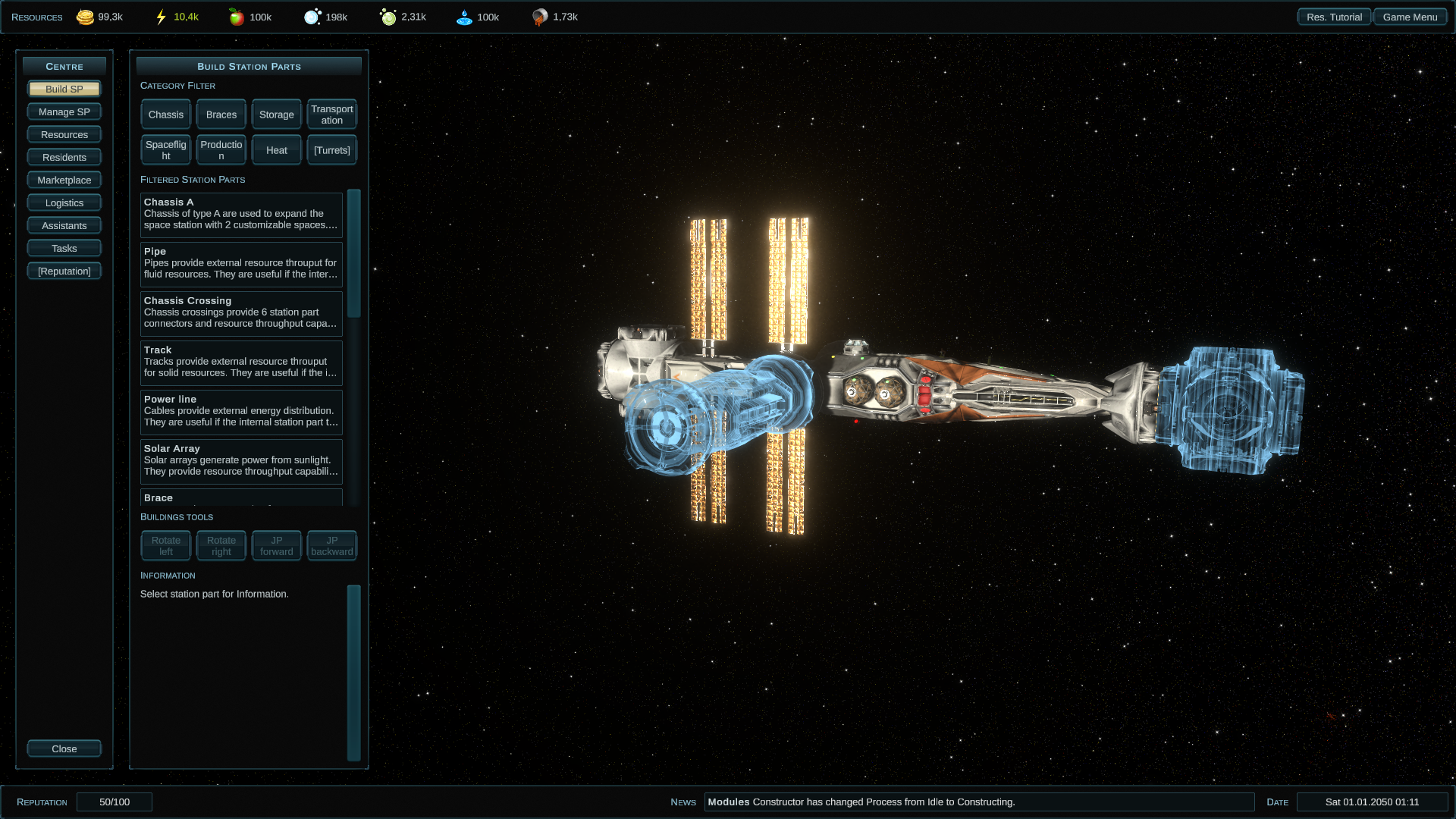Screen dimensions: 1456x819
Task: Show the Assistants panel
Action: click(64, 225)
